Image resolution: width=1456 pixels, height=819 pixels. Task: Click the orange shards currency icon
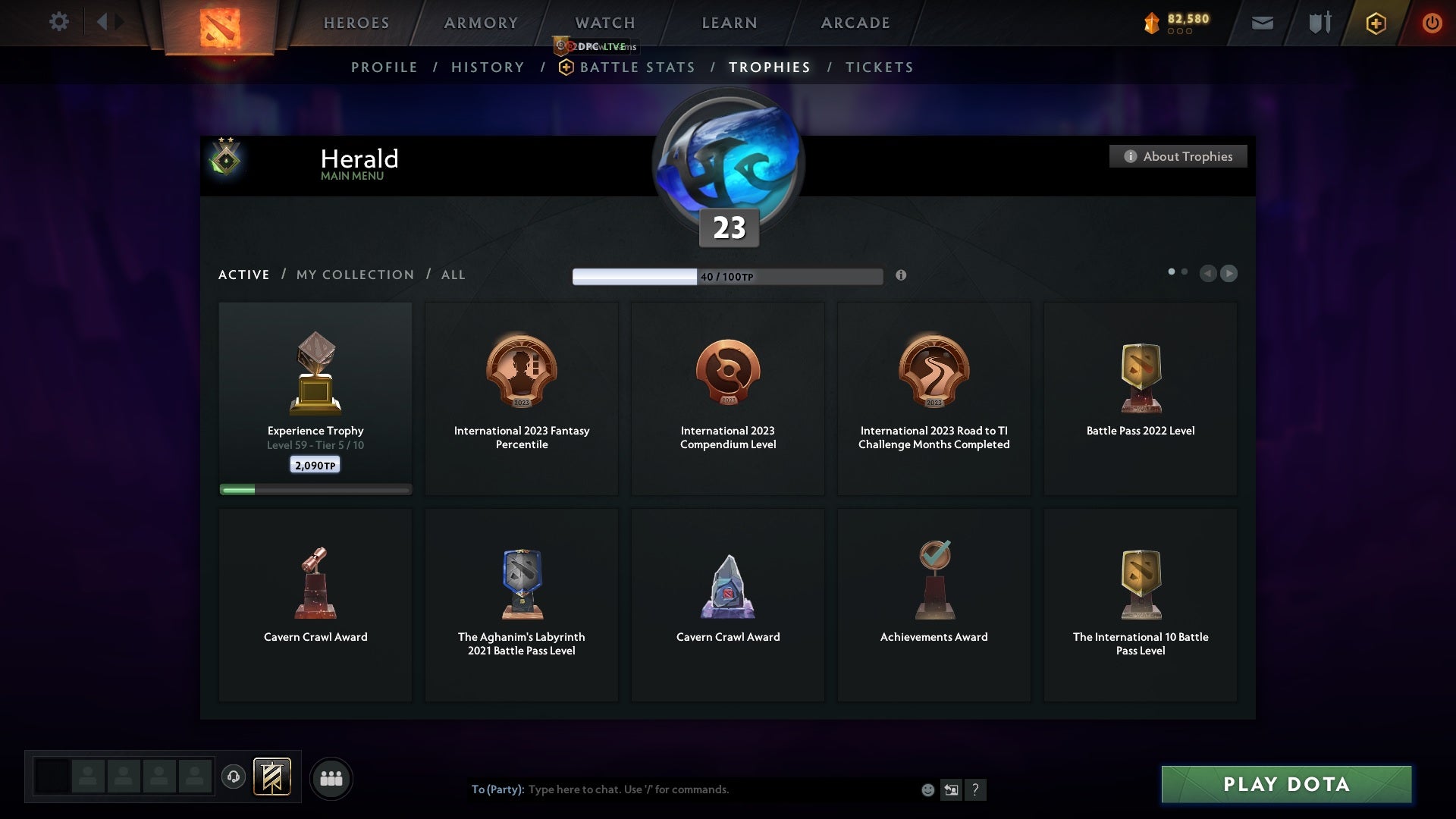1152,22
